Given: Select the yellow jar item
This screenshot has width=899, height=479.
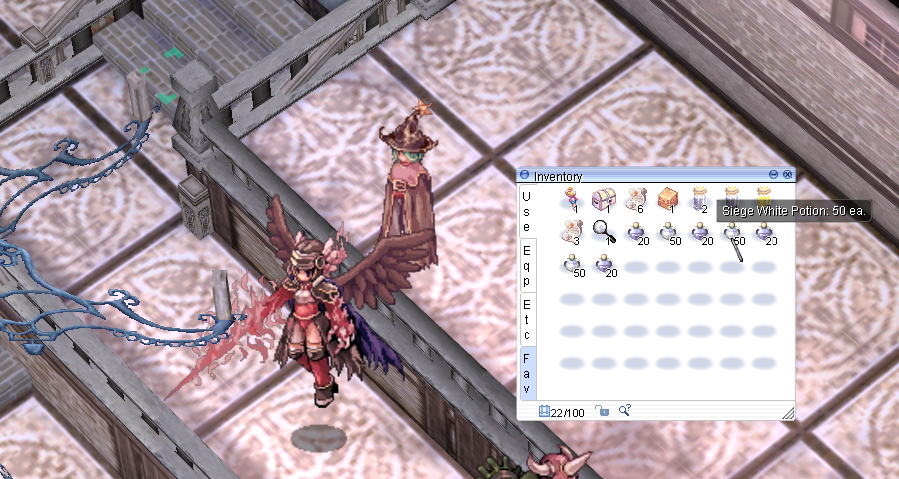Looking at the screenshot, I should pyautogui.click(x=763, y=196).
